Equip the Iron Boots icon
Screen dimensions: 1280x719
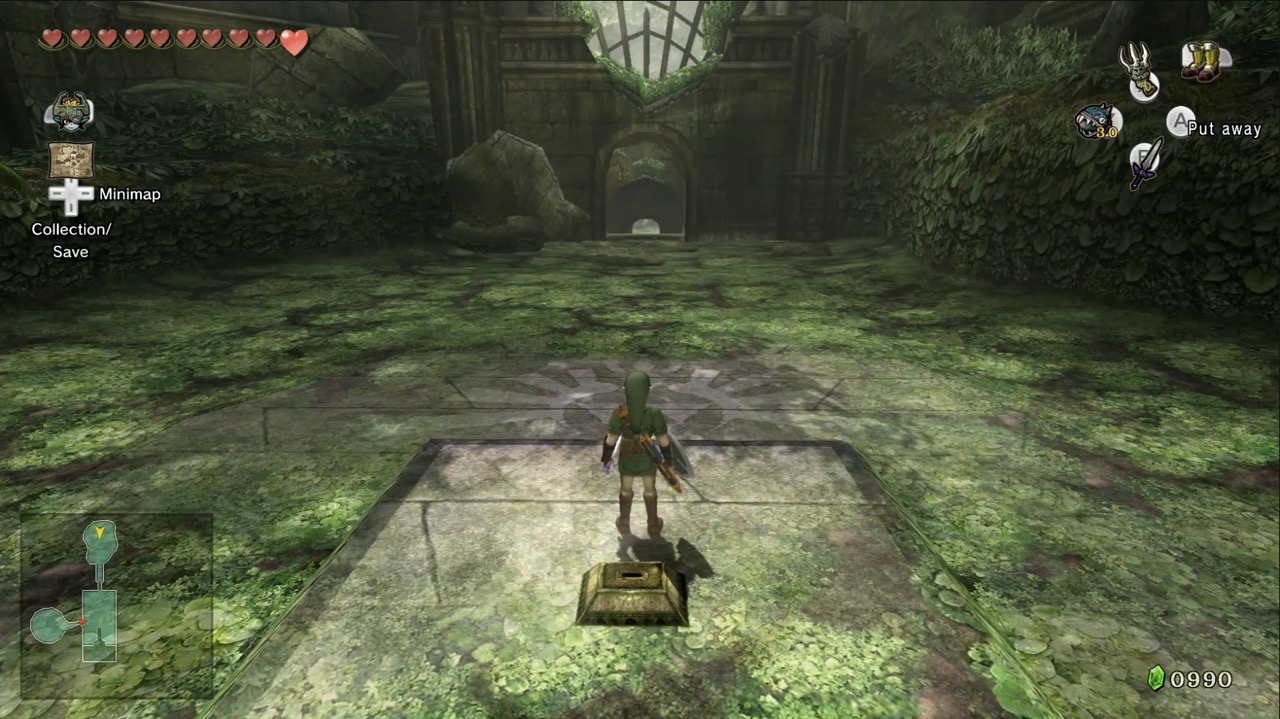pyautogui.click(x=1199, y=60)
